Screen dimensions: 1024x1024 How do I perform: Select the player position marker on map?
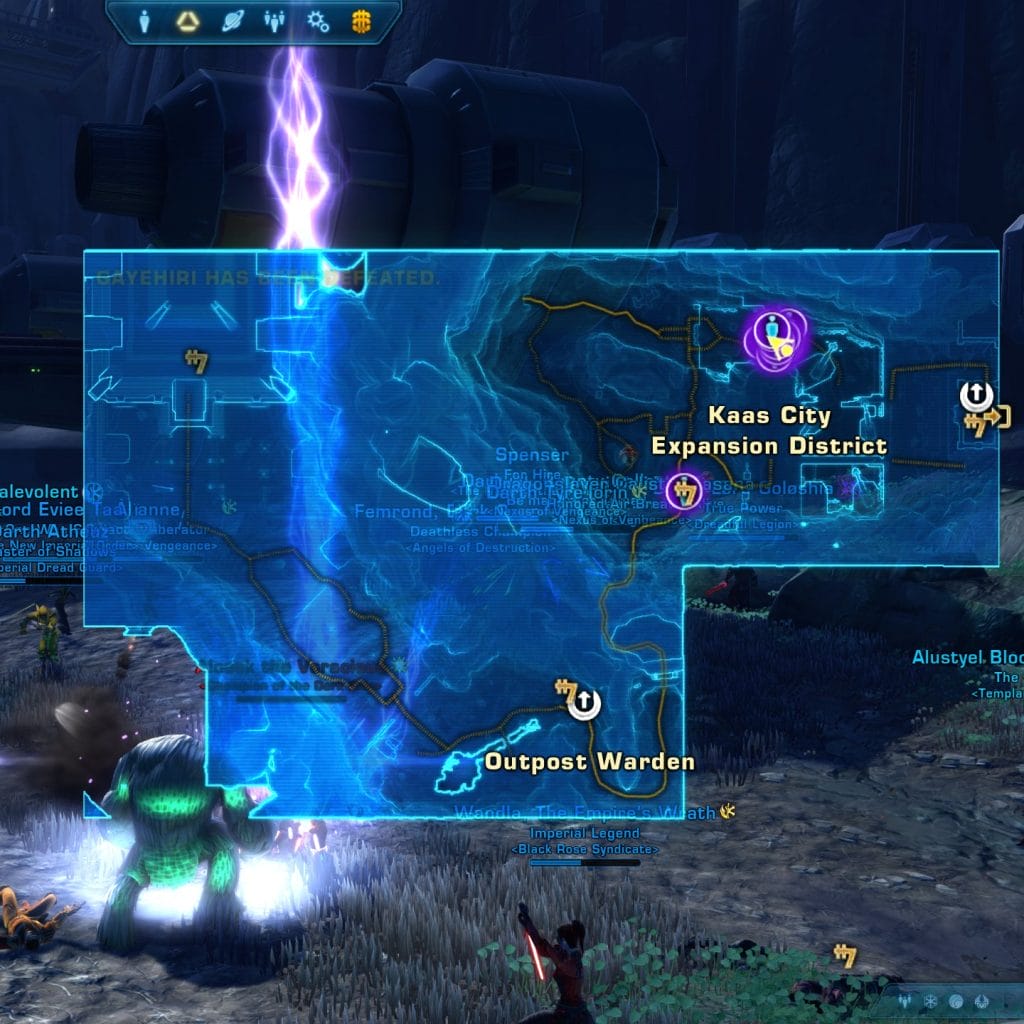click(x=775, y=340)
